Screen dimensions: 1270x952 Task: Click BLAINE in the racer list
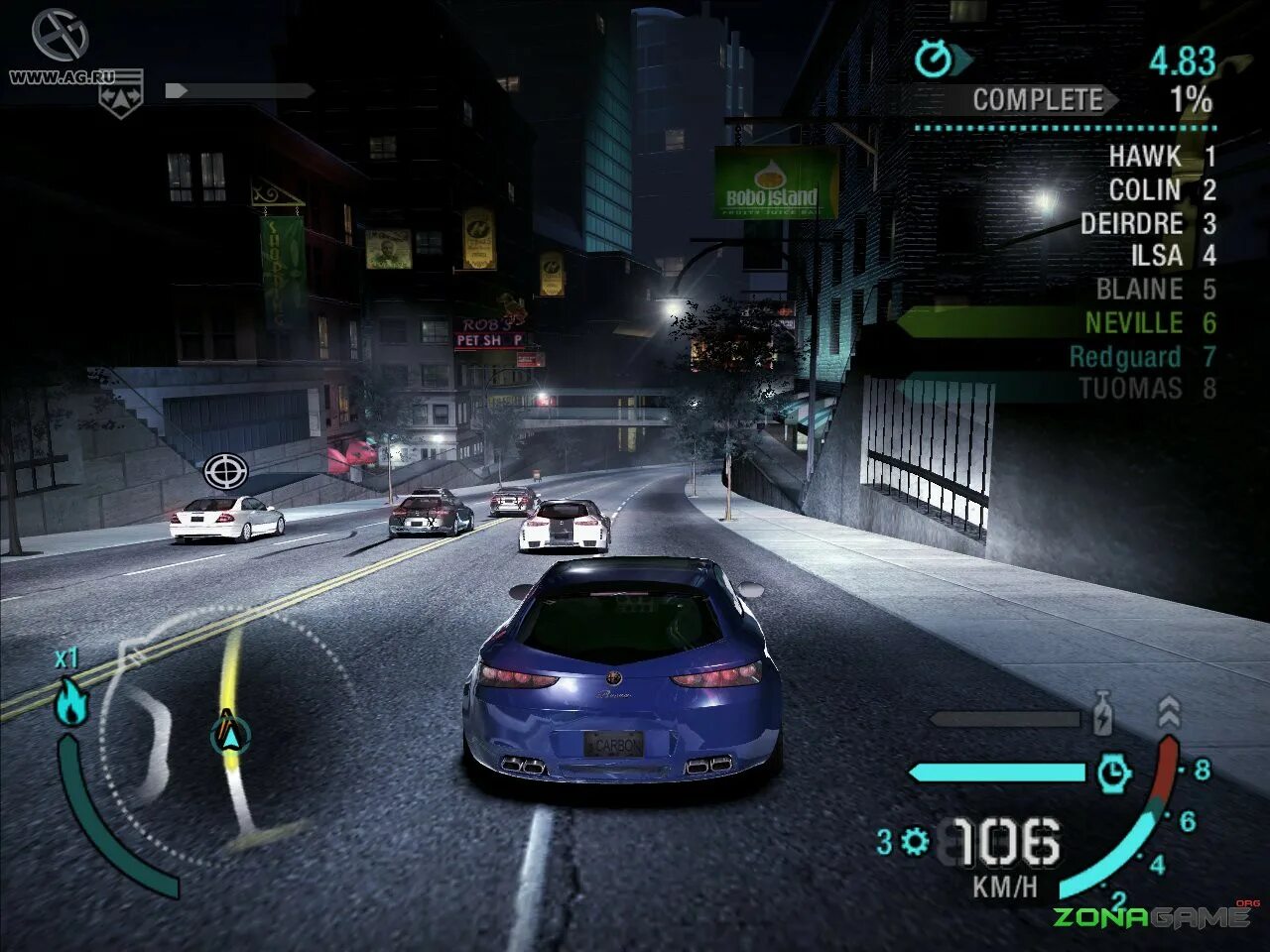[x=1139, y=290]
